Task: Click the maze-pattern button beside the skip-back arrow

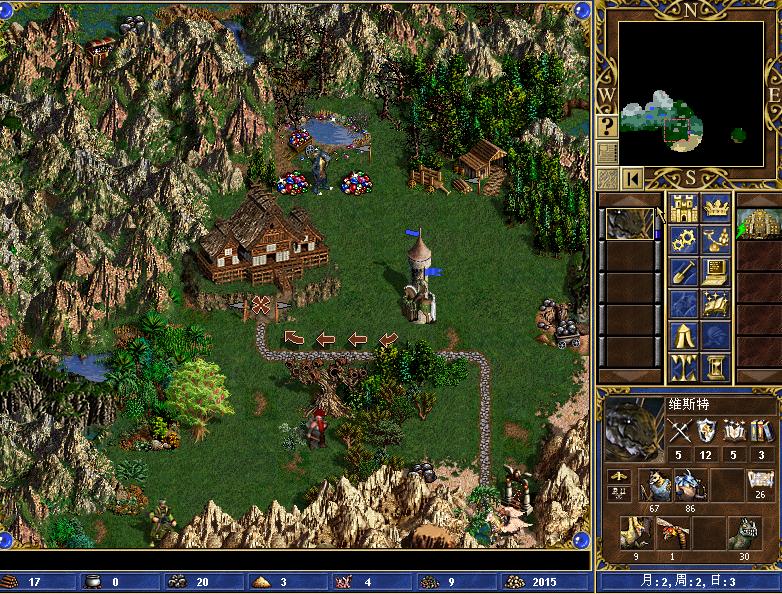Action: coord(607,178)
